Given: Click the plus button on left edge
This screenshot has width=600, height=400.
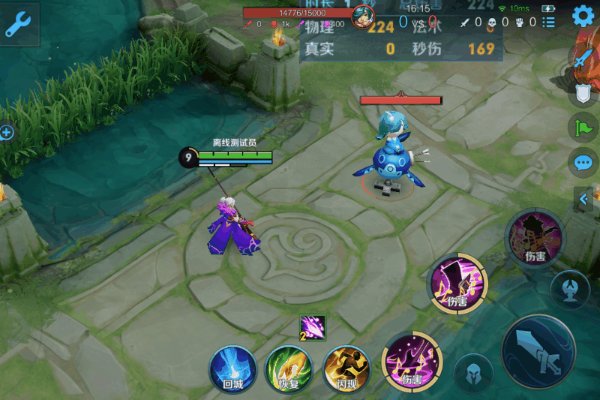Looking at the screenshot, I should point(5,132).
